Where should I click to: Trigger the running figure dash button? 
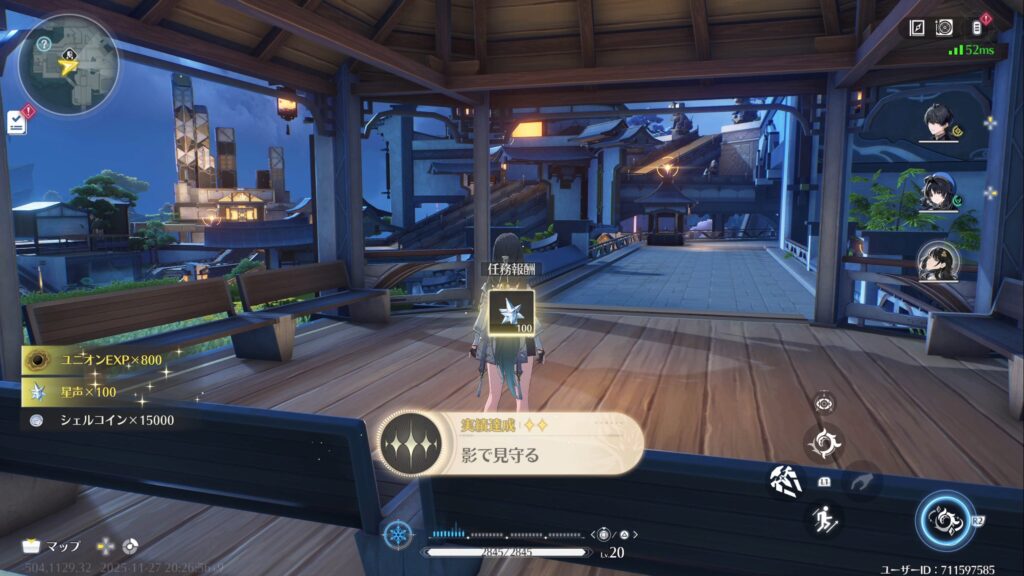[825, 517]
